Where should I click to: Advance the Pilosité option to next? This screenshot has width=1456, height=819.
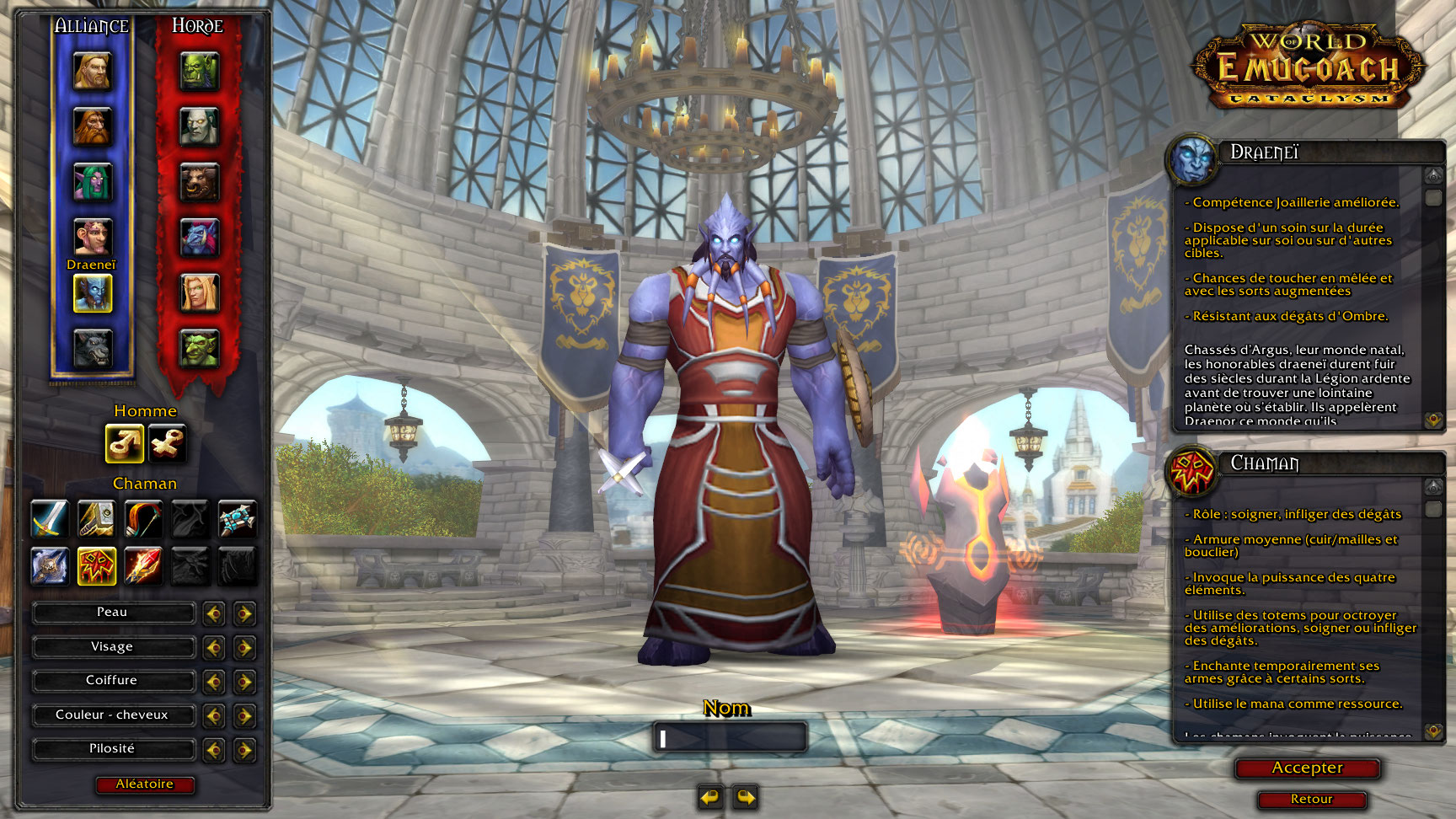(x=244, y=749)
